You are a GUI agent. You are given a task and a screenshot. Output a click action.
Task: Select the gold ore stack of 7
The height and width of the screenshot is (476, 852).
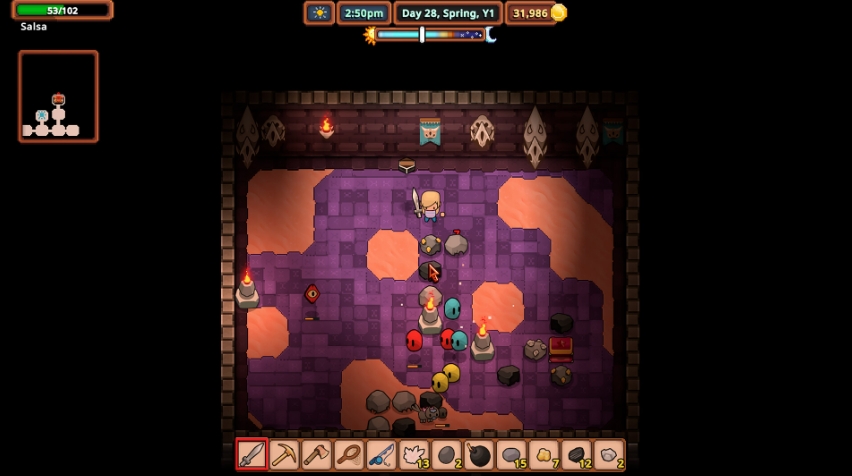[x=543, y=455]
